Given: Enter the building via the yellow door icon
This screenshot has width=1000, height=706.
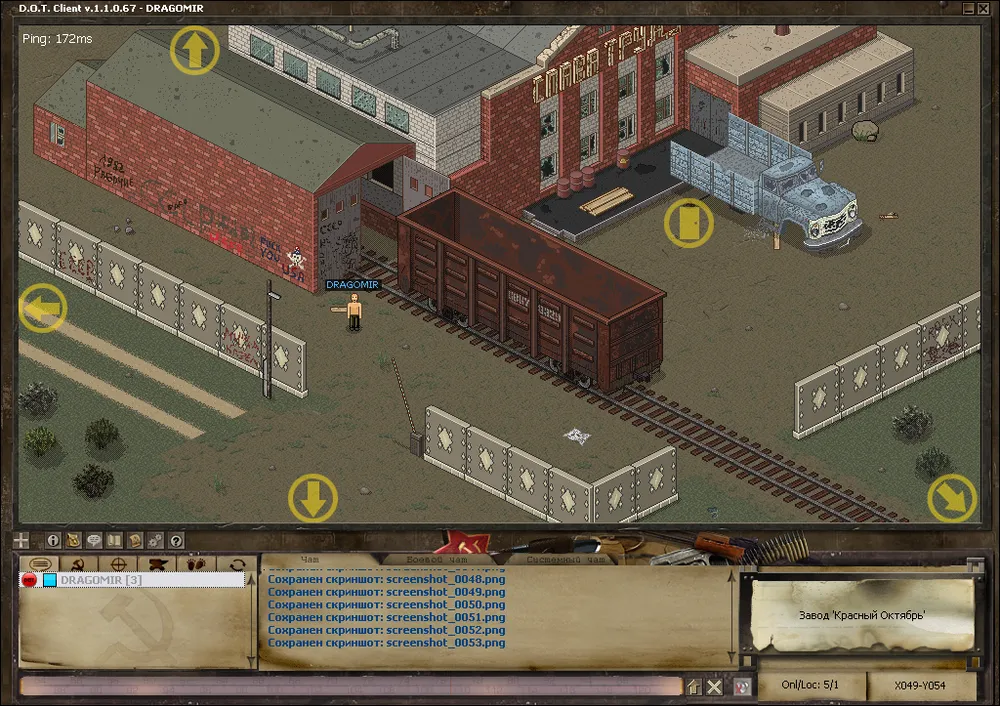Looking at the screenshot, I should tap(689, 222).
